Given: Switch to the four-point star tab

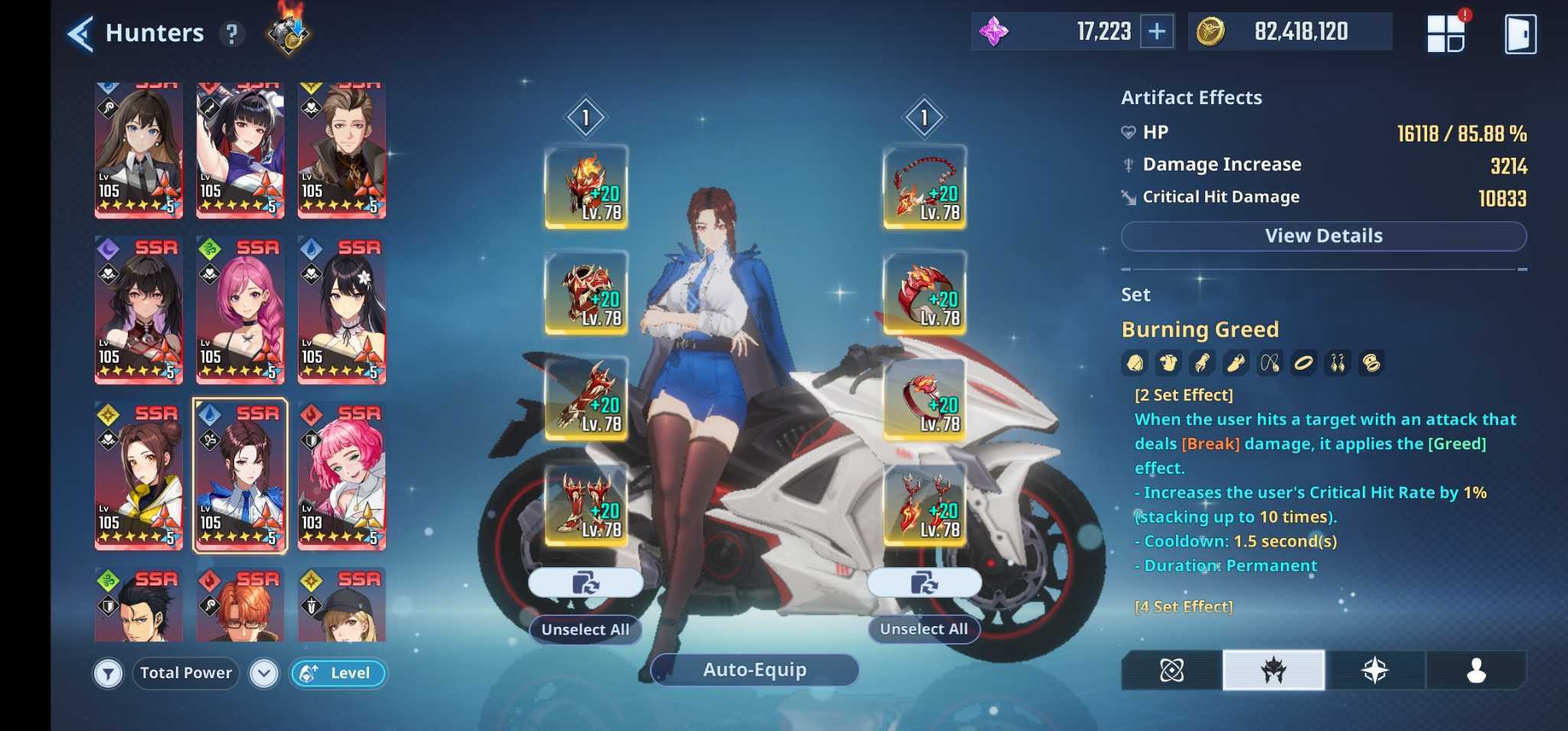Looking at the screenshot, I should click(1374, 671).
